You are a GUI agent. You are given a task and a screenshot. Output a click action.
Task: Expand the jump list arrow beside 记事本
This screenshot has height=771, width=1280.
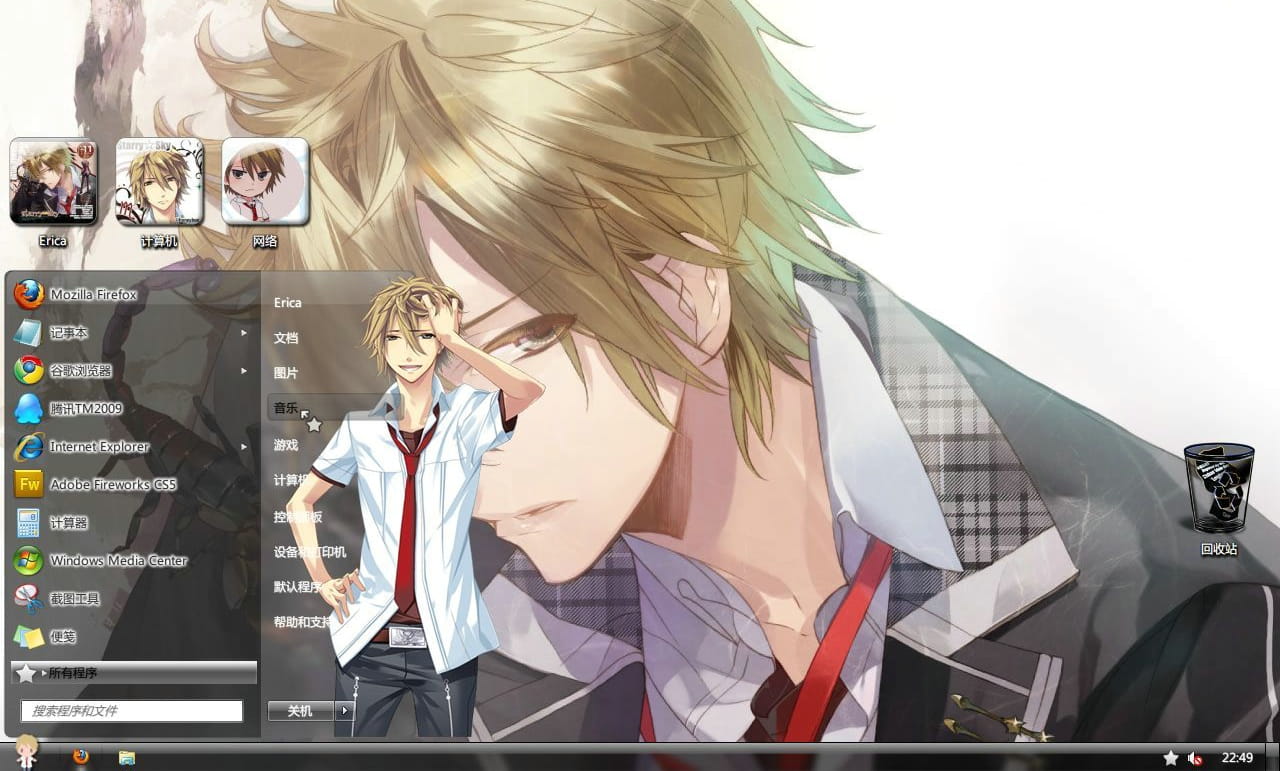click(x=243, y=332)
